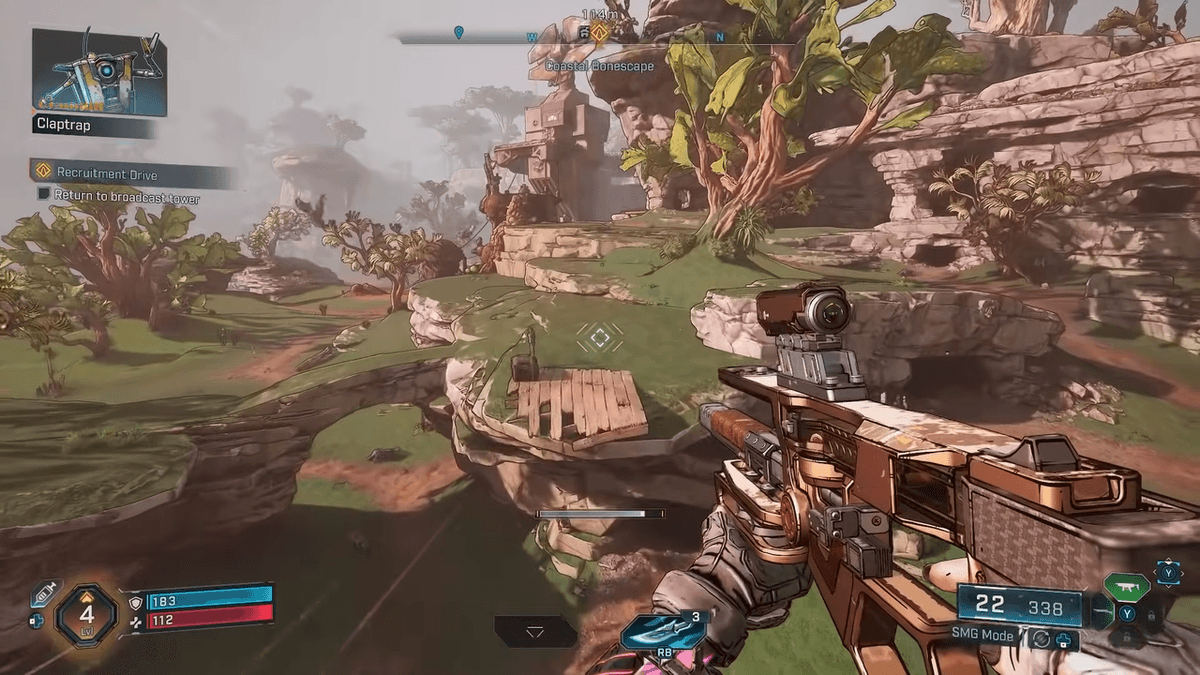
Task: Click the blue map pin on the compass
Action: (458, 33)
